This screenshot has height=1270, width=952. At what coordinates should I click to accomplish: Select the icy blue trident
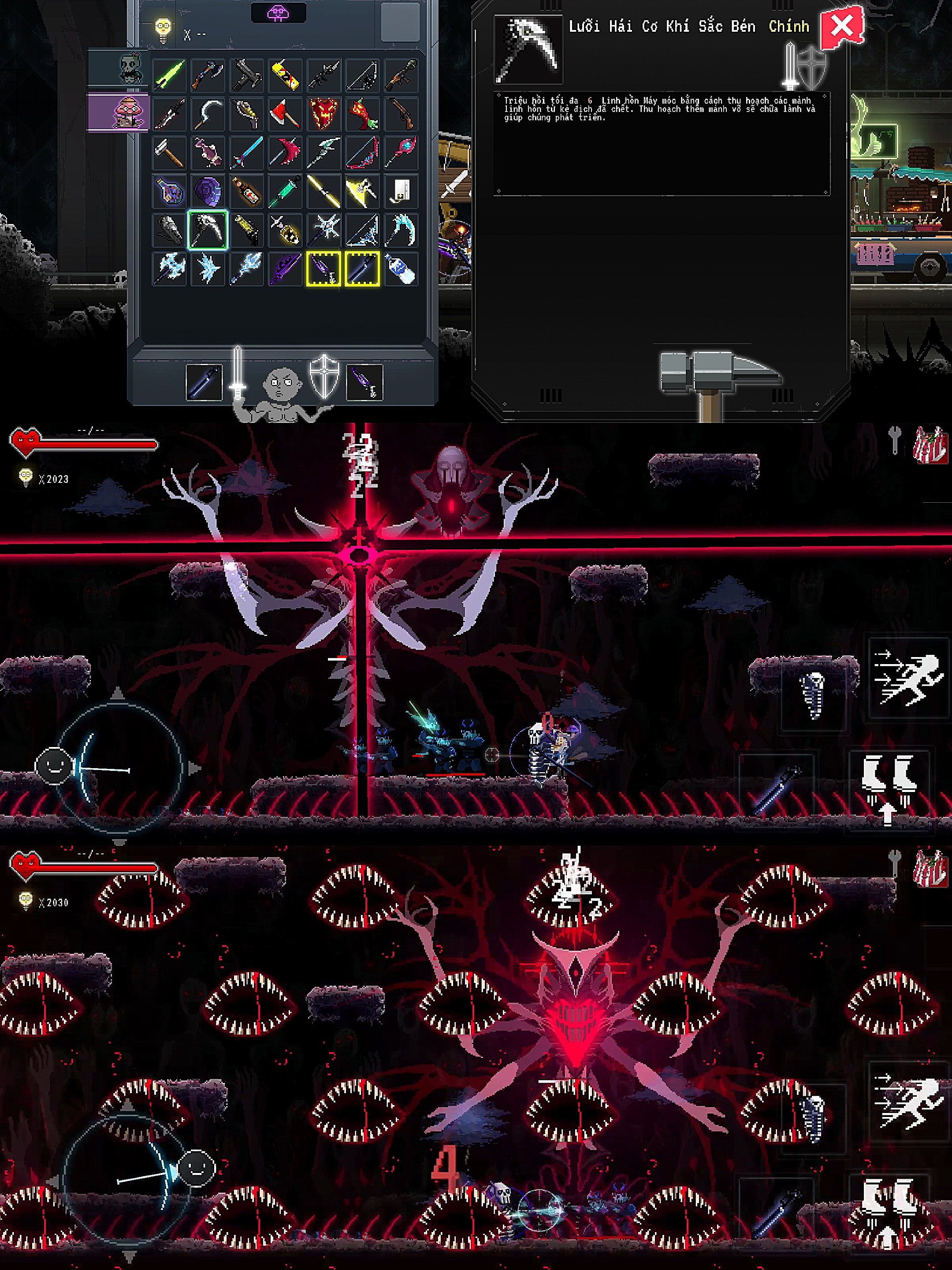click(246, 269)
